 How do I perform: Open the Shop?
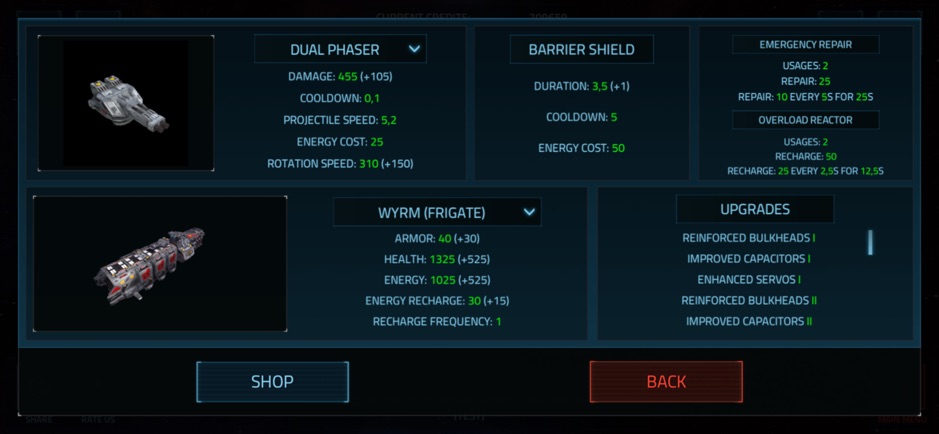272,381
